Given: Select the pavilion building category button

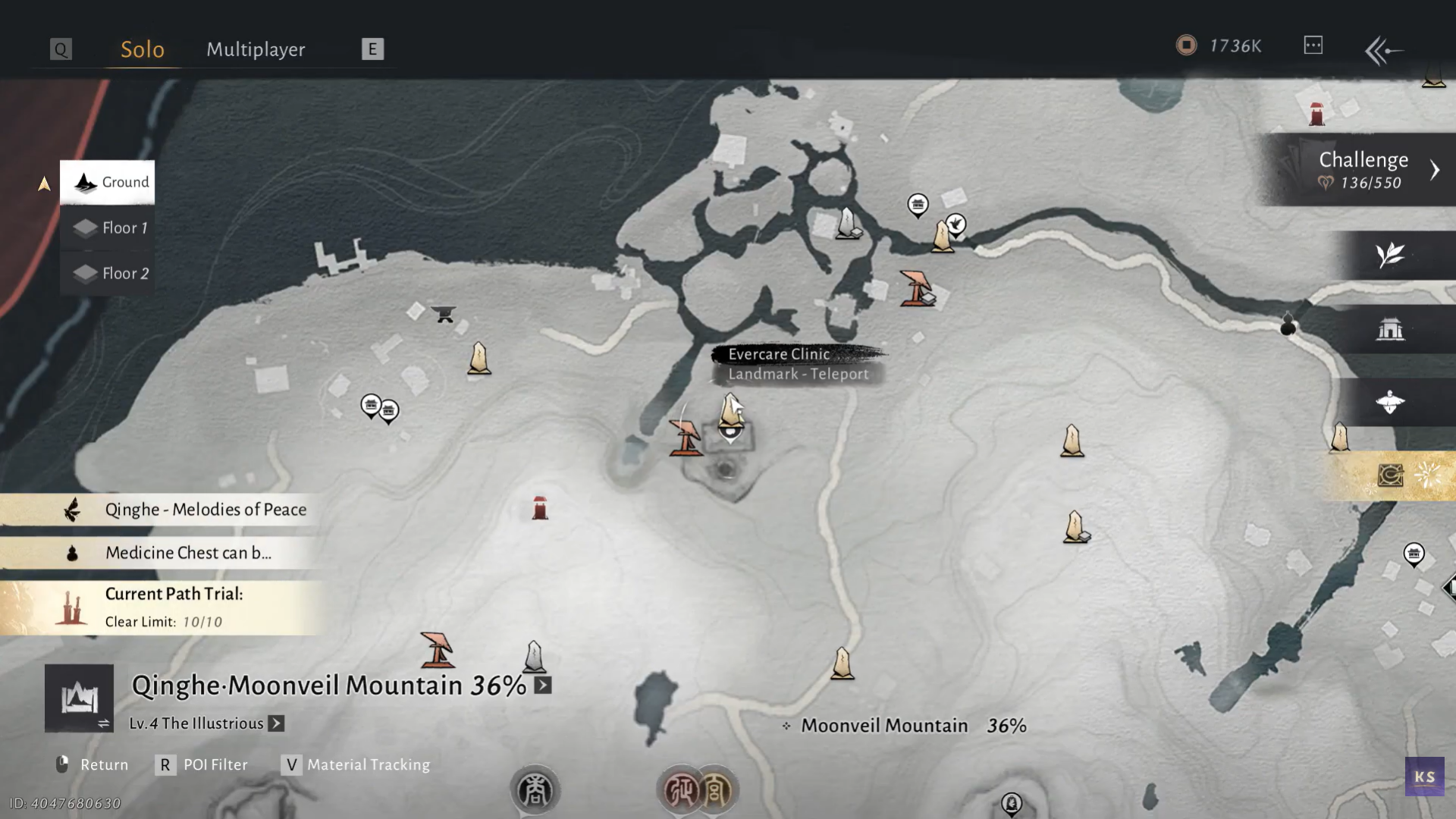Looking at the screenshot, I should click(1390, 329).
